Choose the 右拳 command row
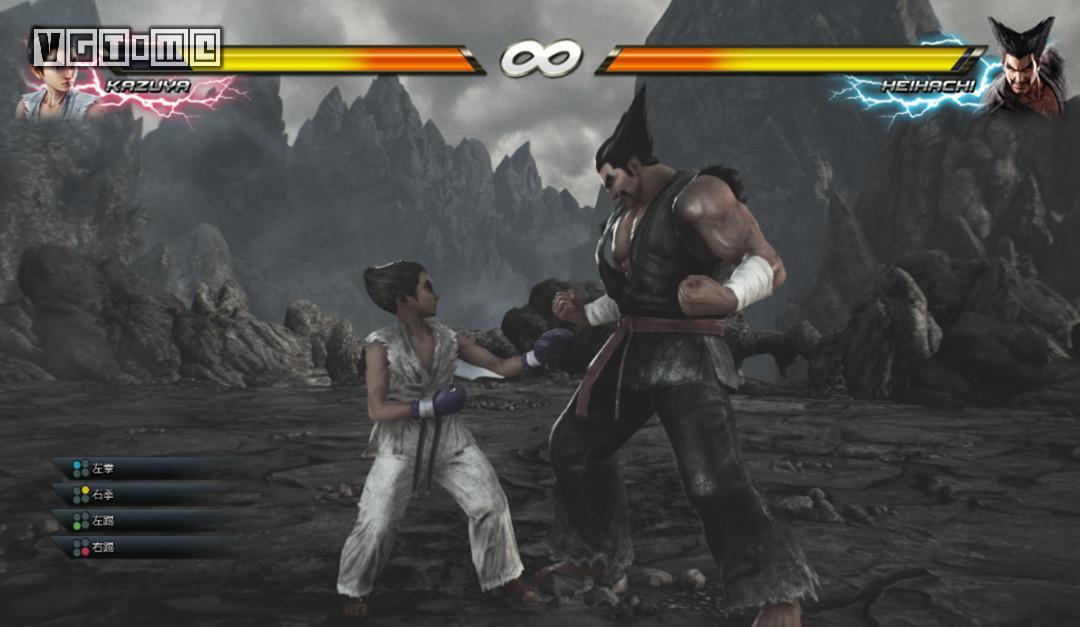The image size is (1080, 627). click(140, 494)
